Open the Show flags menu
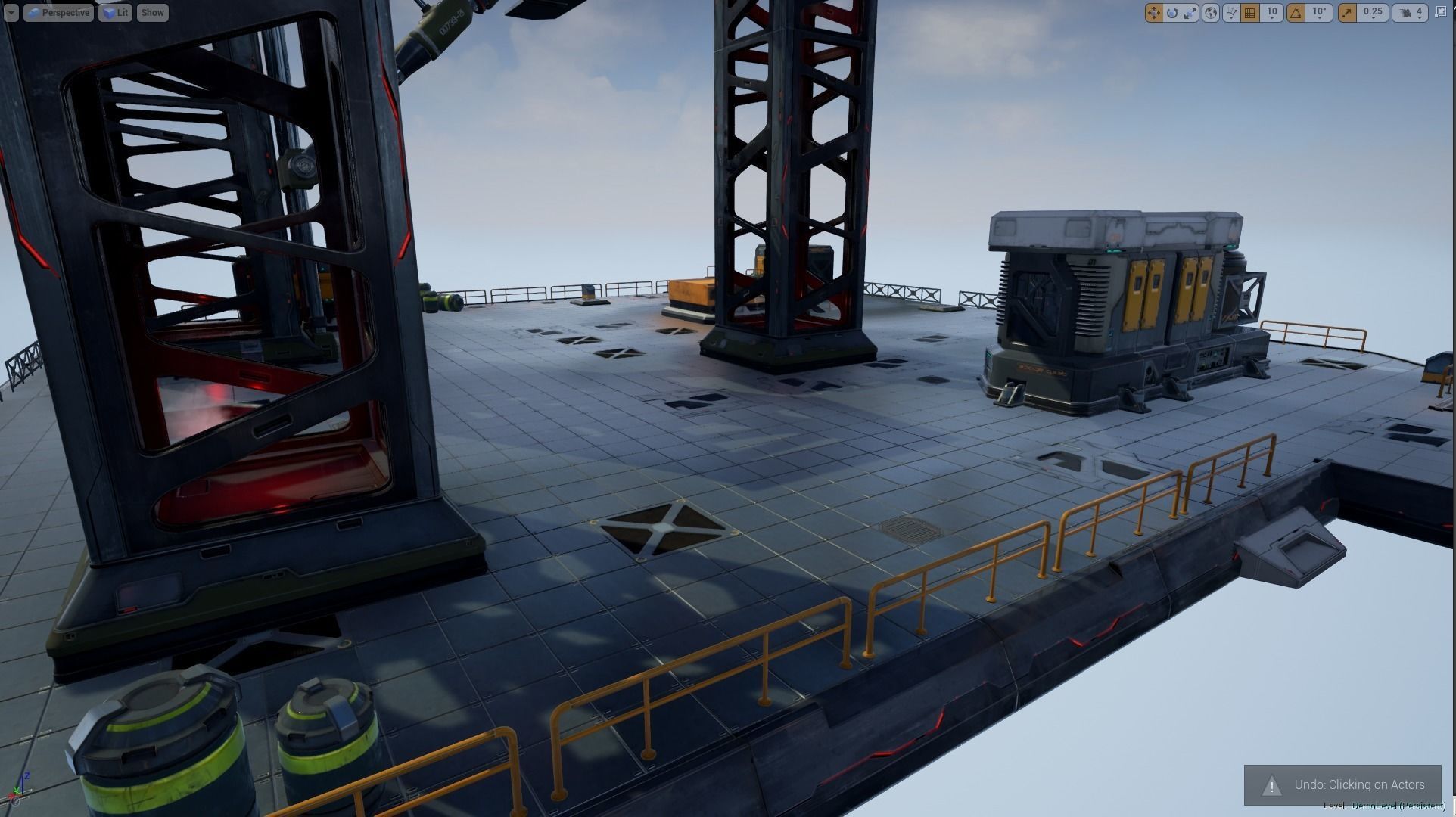1456x817 pixels. tap(152, 12)
